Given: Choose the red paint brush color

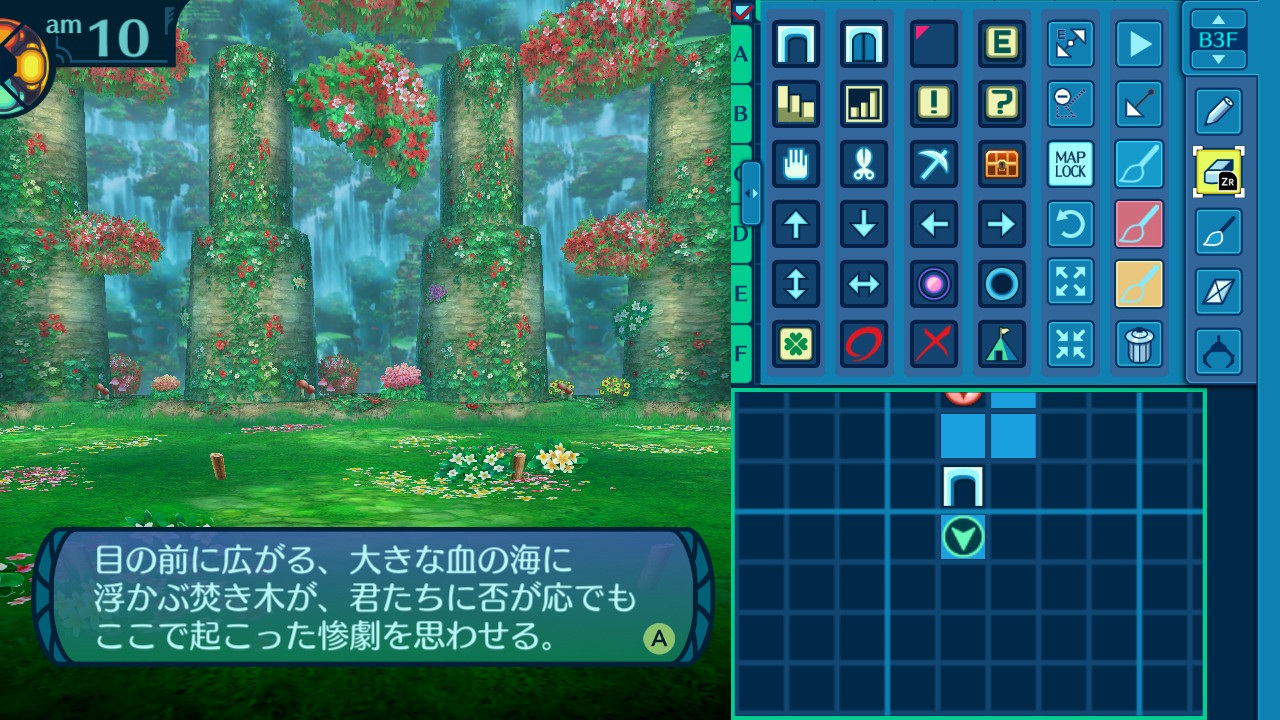Looking at the screenshot, I should coord(1139,224).
